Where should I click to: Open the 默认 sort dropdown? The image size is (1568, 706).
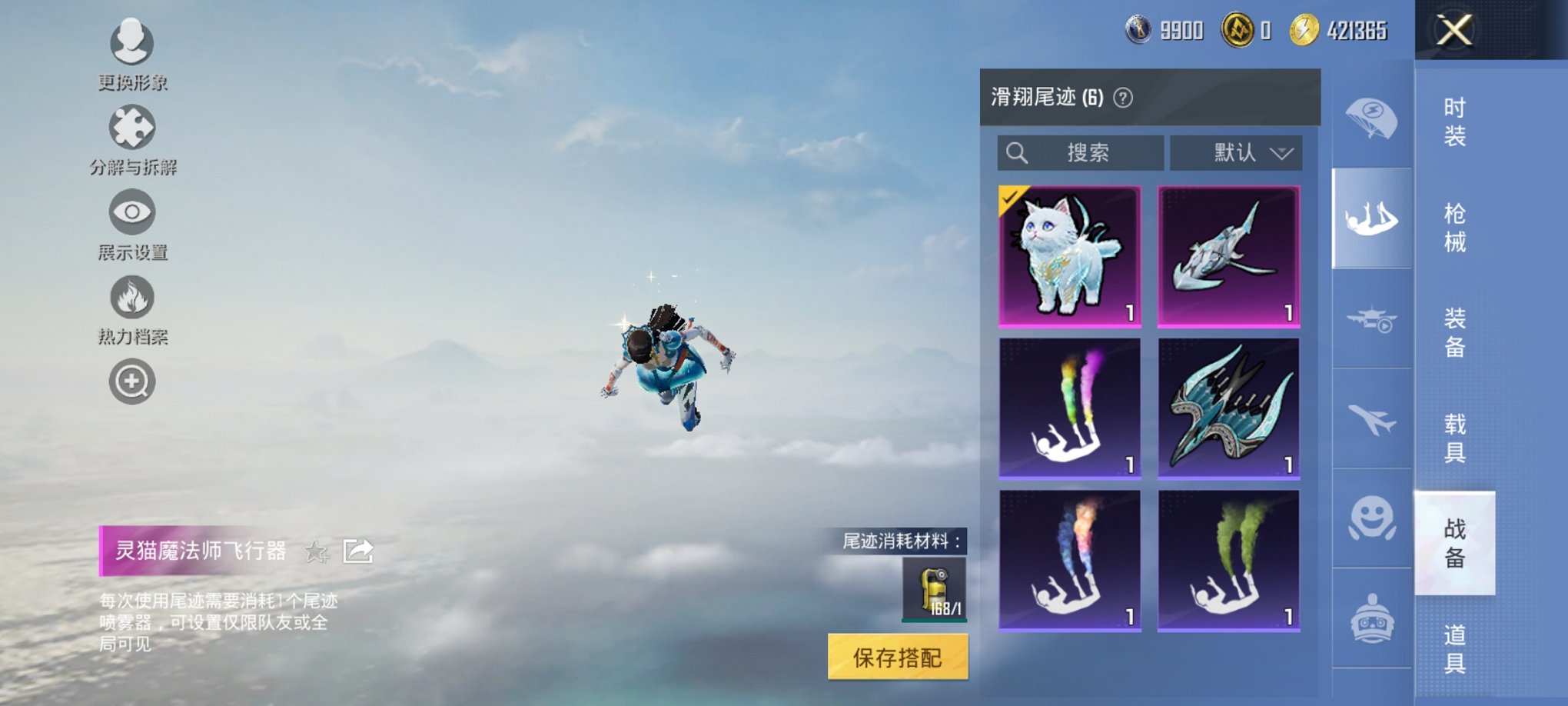(x=1236, y=152)
